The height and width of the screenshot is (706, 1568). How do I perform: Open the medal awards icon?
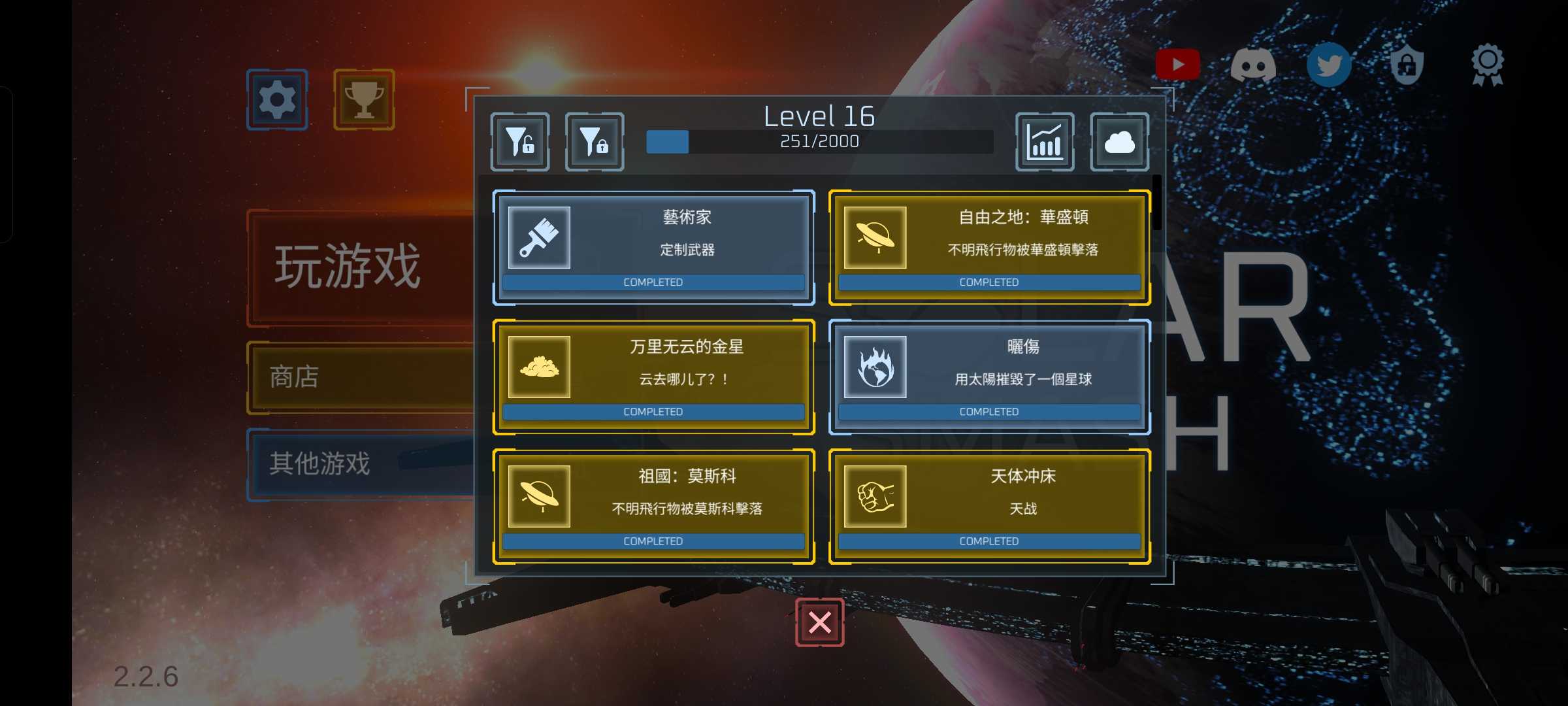[x=1488, y=64]
